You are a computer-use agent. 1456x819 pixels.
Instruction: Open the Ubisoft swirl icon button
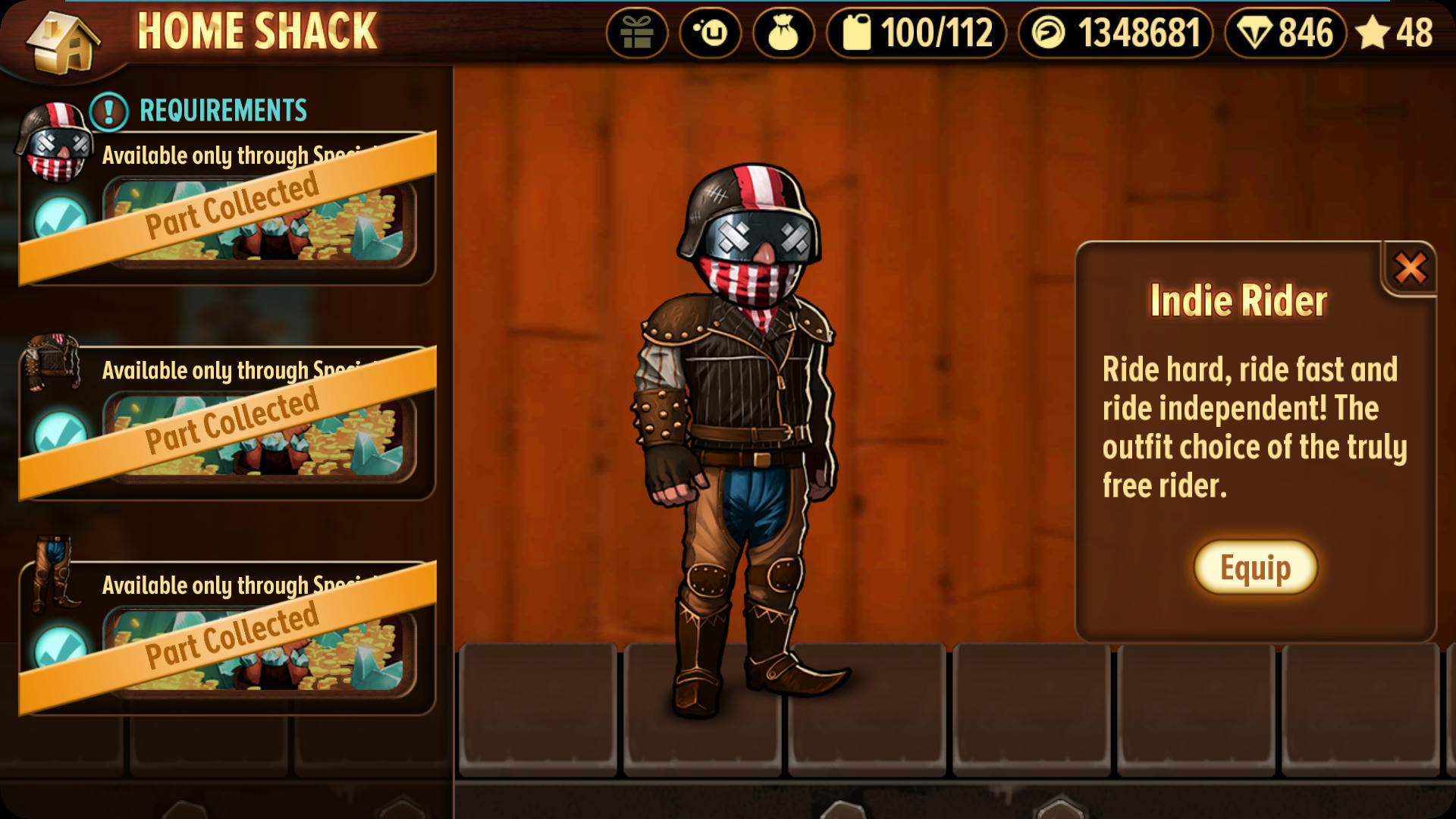click(710, 33)
